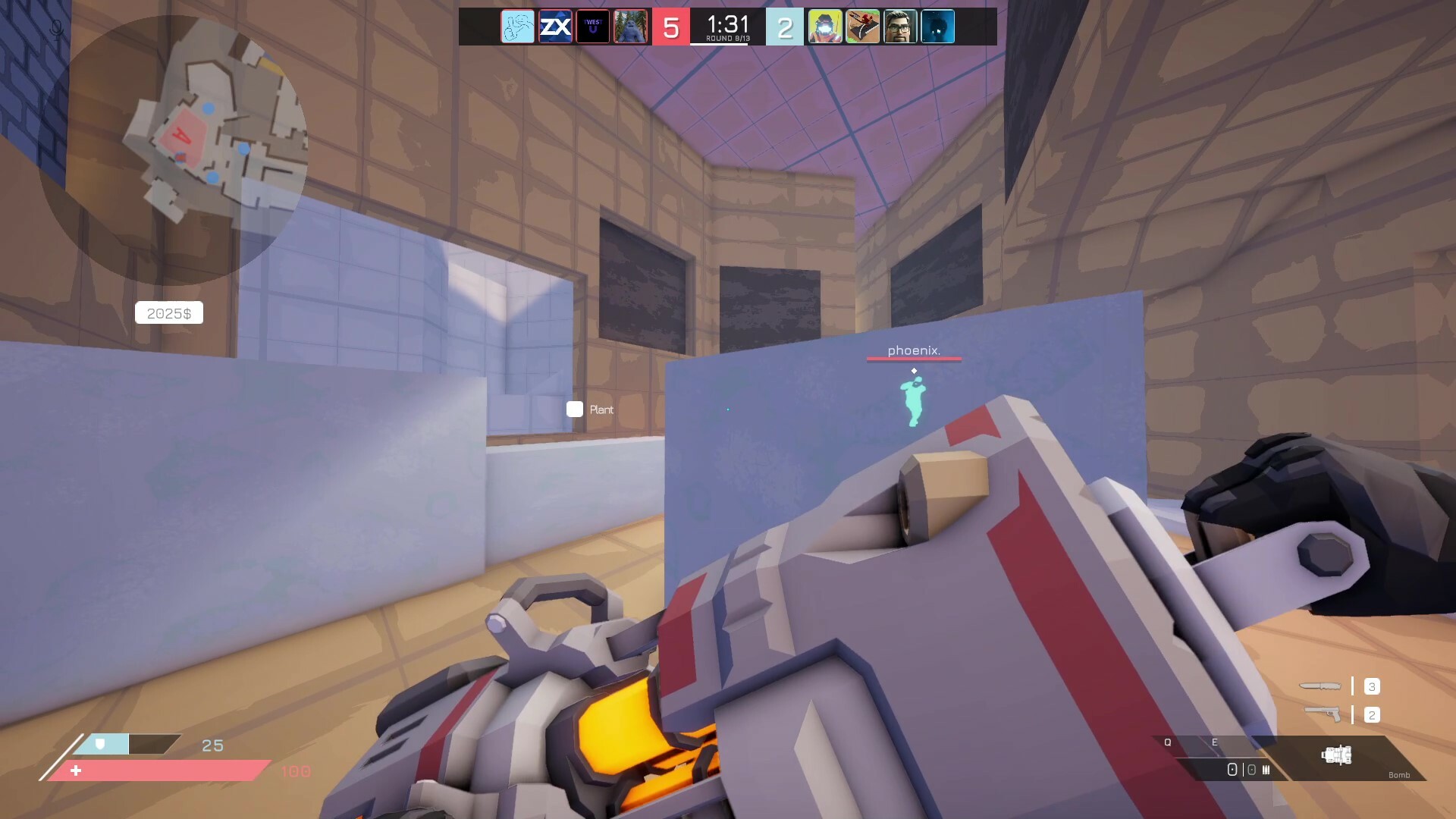Click the health cross icon in the HUD
This screenshot has height=819, width=1456.
[76, 770]
